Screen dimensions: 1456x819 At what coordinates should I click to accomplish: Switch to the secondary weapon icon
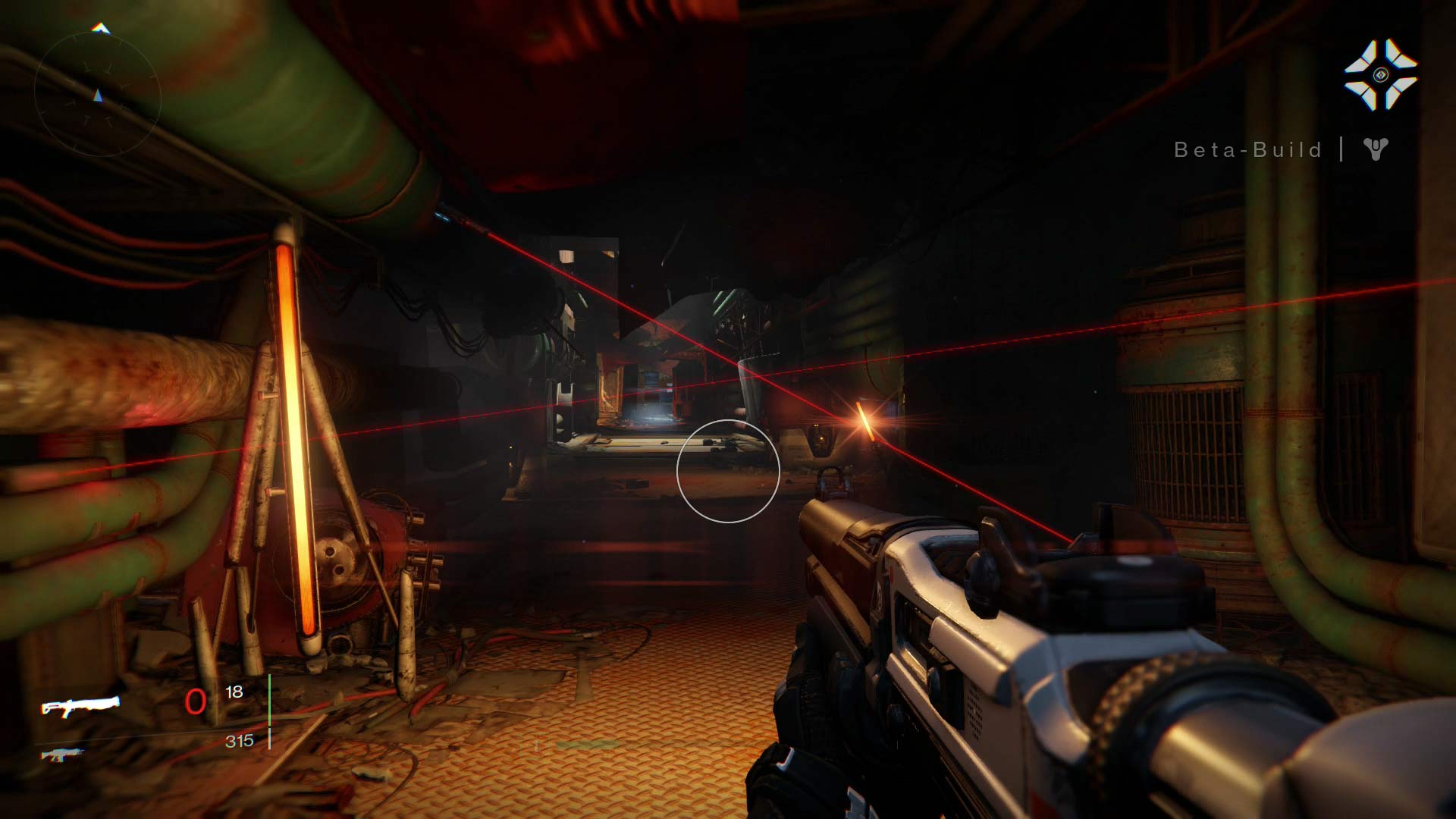click(x=62, y=754)
